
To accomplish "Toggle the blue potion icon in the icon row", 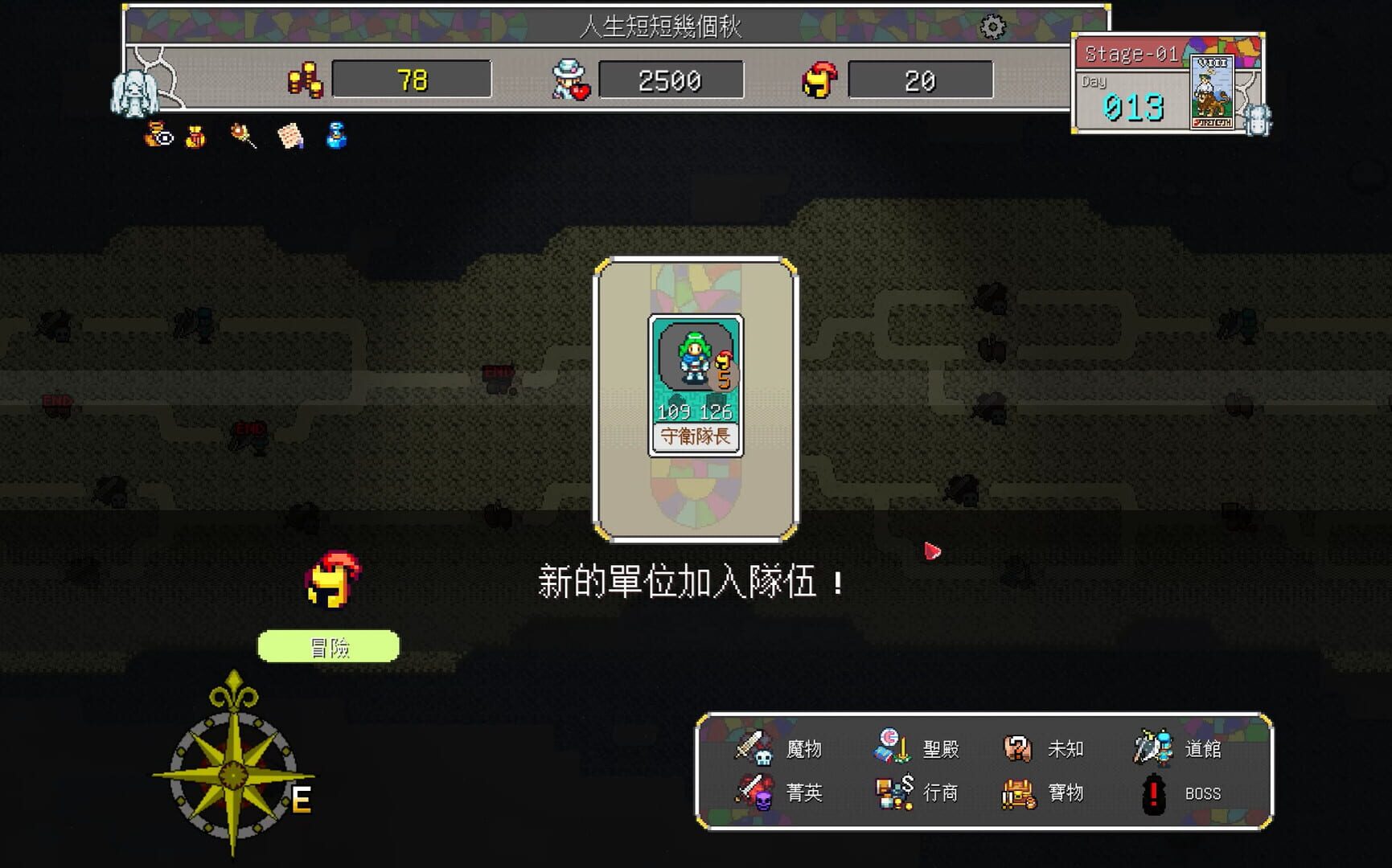I will click(335, 137).
